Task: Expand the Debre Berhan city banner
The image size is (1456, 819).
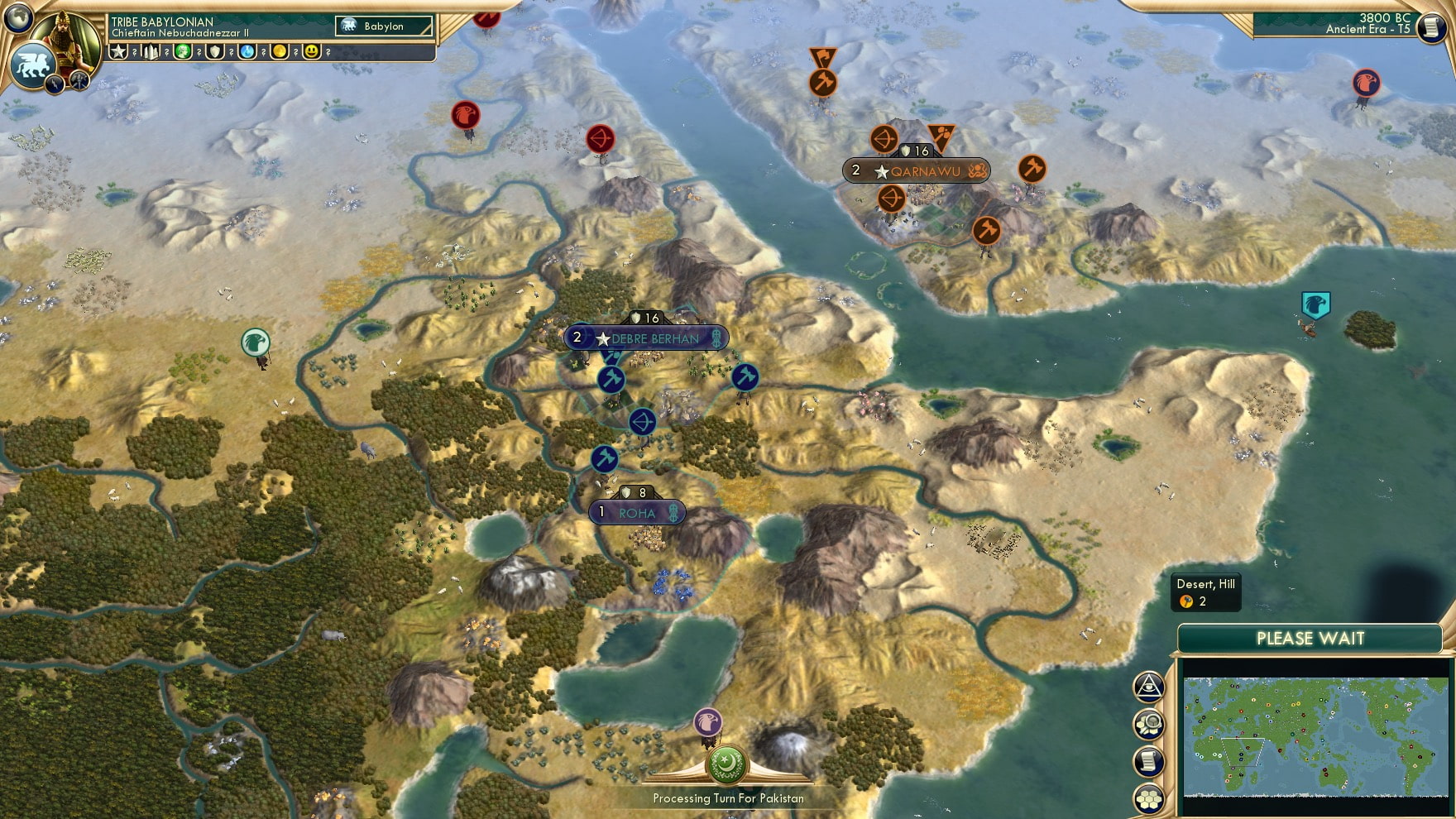Action: (x=649, y=338)
